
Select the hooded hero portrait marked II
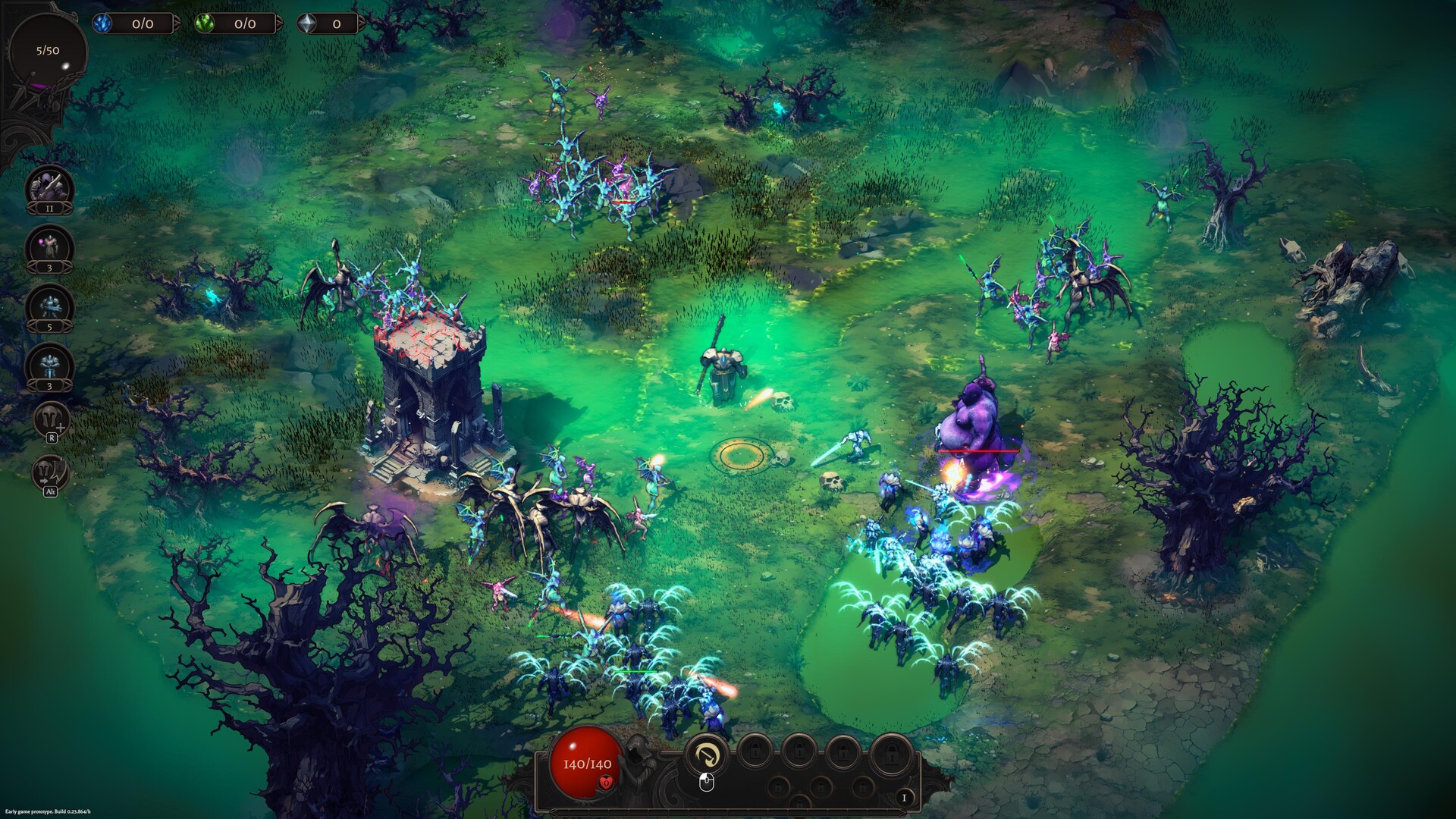(48, 187)
